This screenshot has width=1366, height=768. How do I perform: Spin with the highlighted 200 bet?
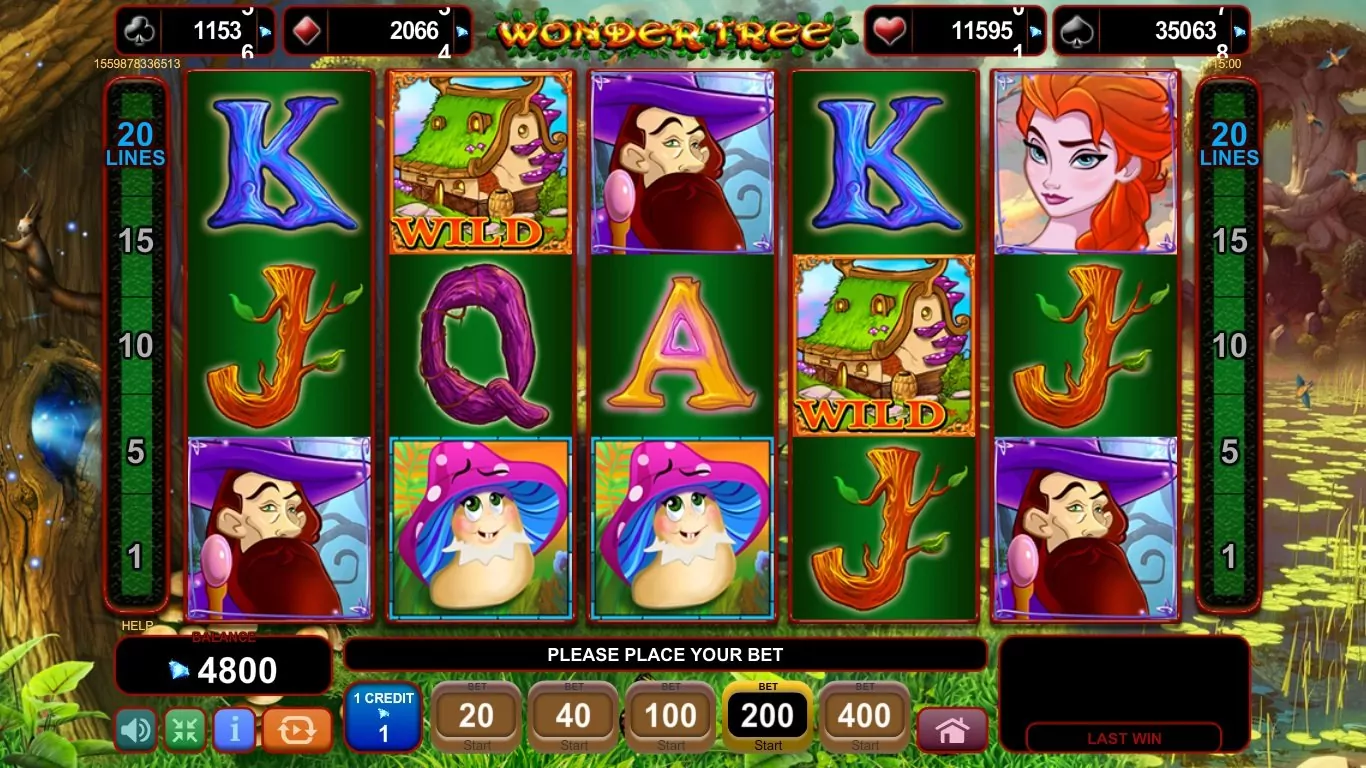point(768,717)
